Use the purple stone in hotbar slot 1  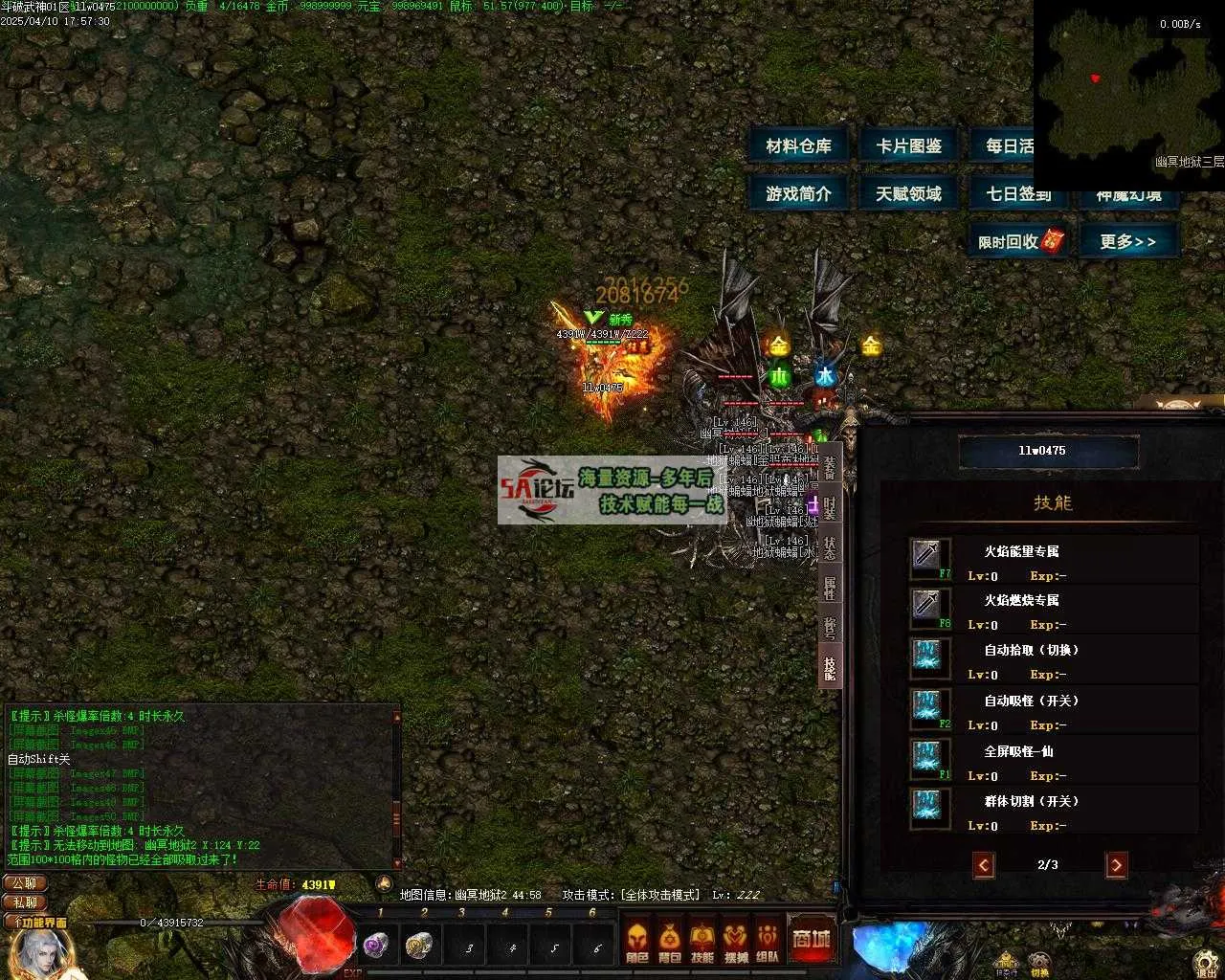[x=376, y=946]
